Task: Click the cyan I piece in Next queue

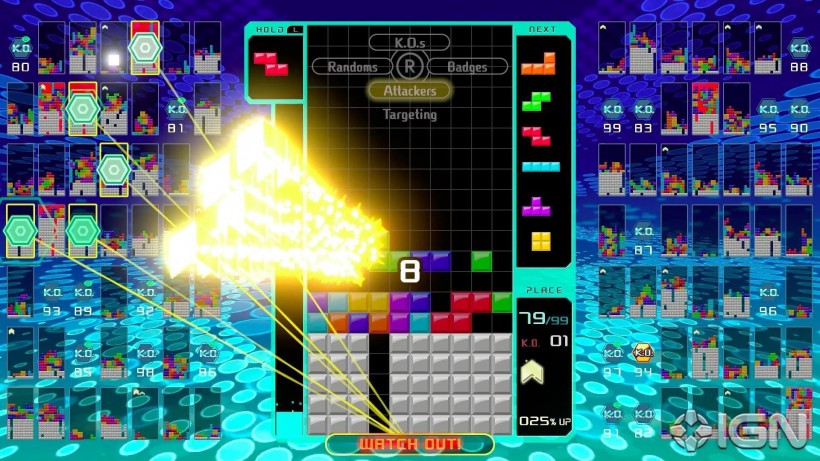Action: click(541, 167)
